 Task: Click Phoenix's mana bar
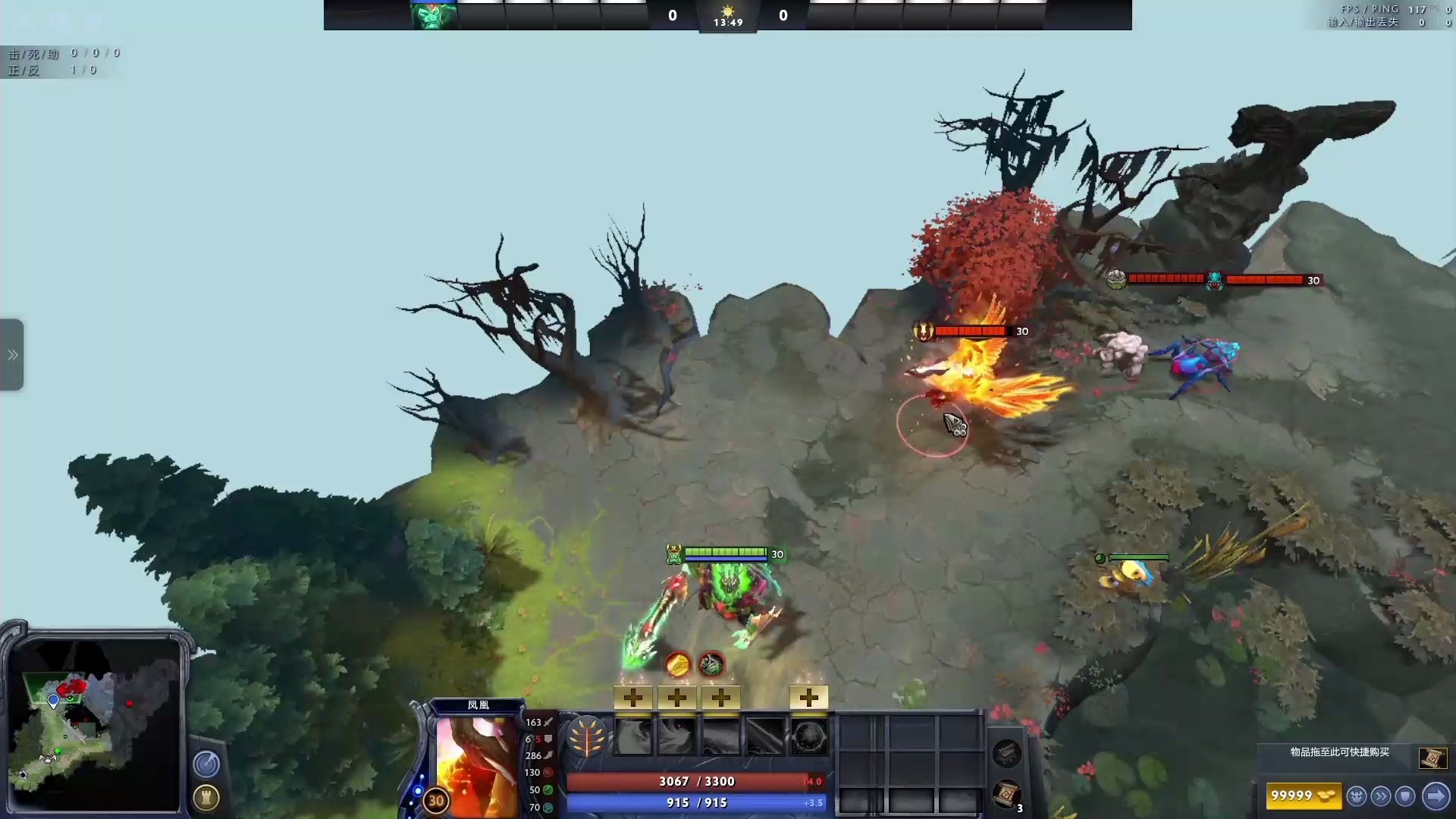point(695,802)
